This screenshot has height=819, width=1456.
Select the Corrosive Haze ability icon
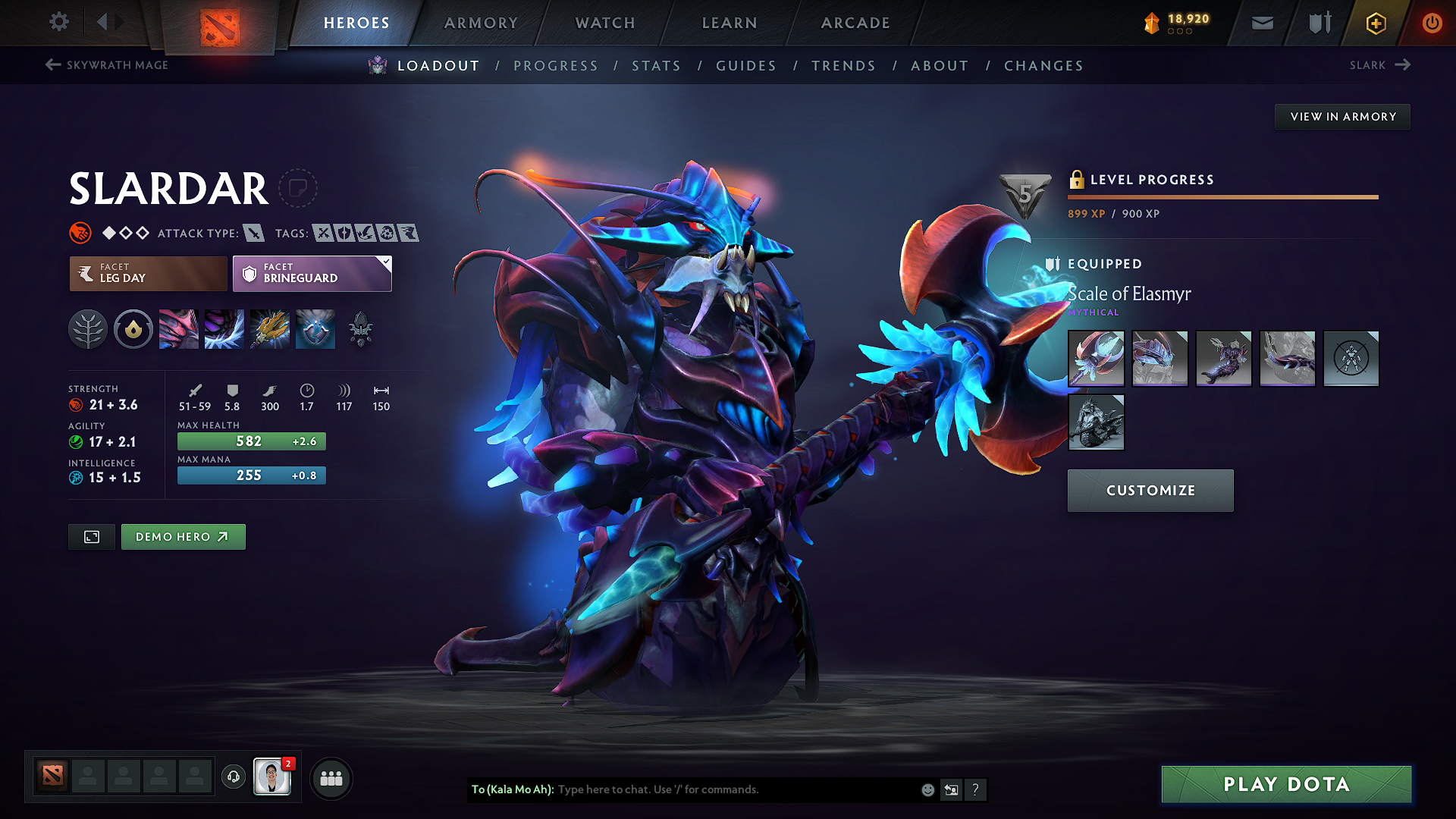click(315, 329)
